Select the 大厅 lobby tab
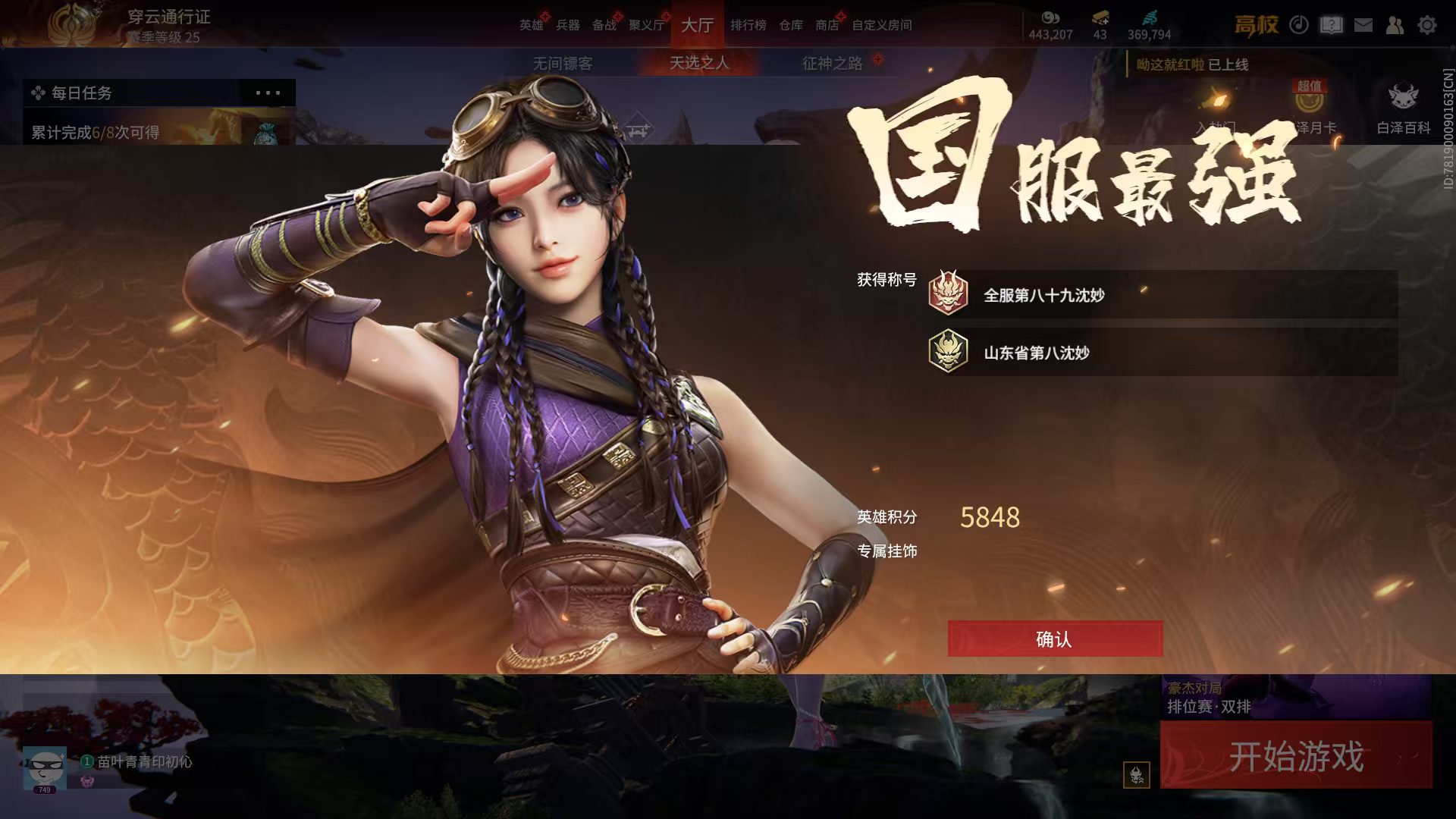This screenshot has width=1456, height=819. click(x=697, y=25)
